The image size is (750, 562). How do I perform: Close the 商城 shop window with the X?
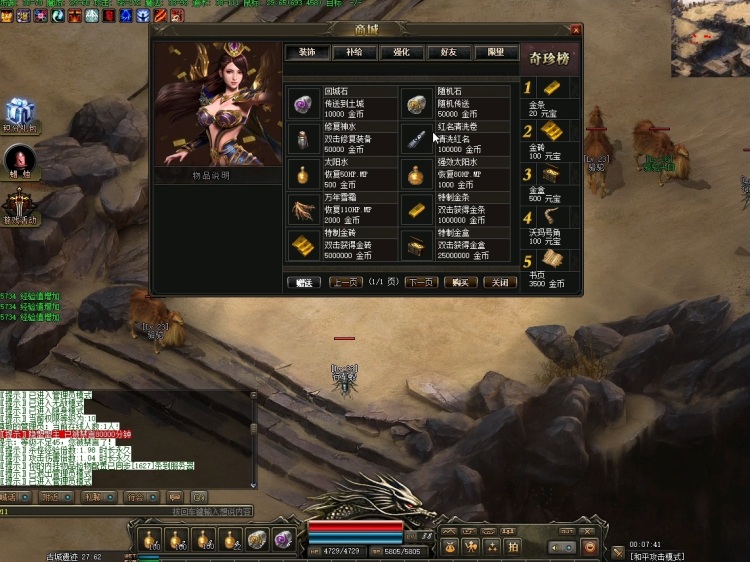click(576, 30)
